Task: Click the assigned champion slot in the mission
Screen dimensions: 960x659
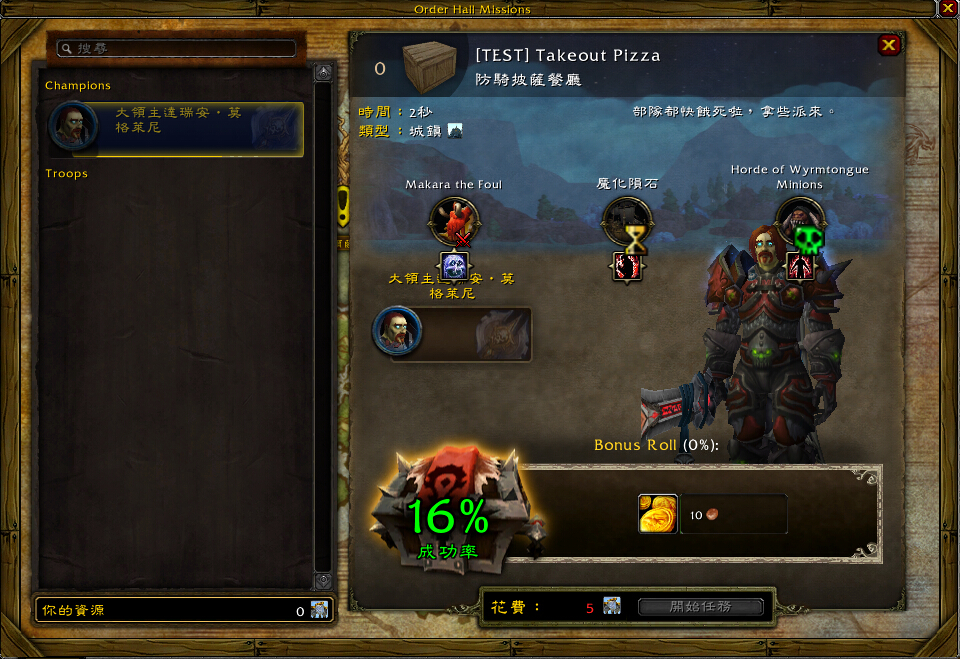Action: click(452, 333)
